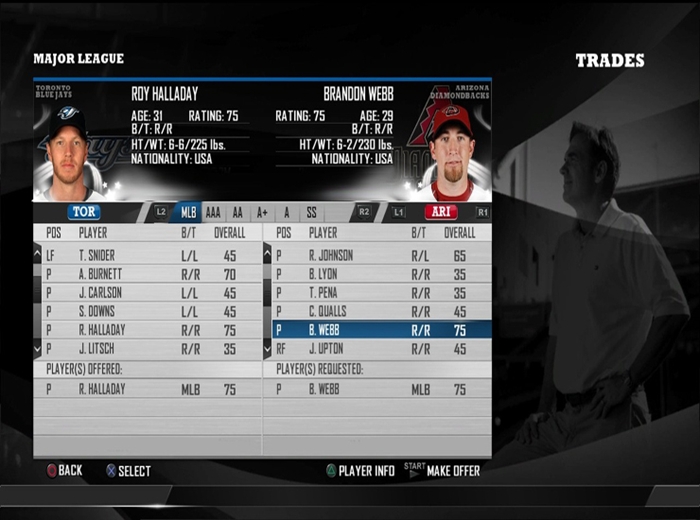Show the A+ level tab

pos(262,212)
